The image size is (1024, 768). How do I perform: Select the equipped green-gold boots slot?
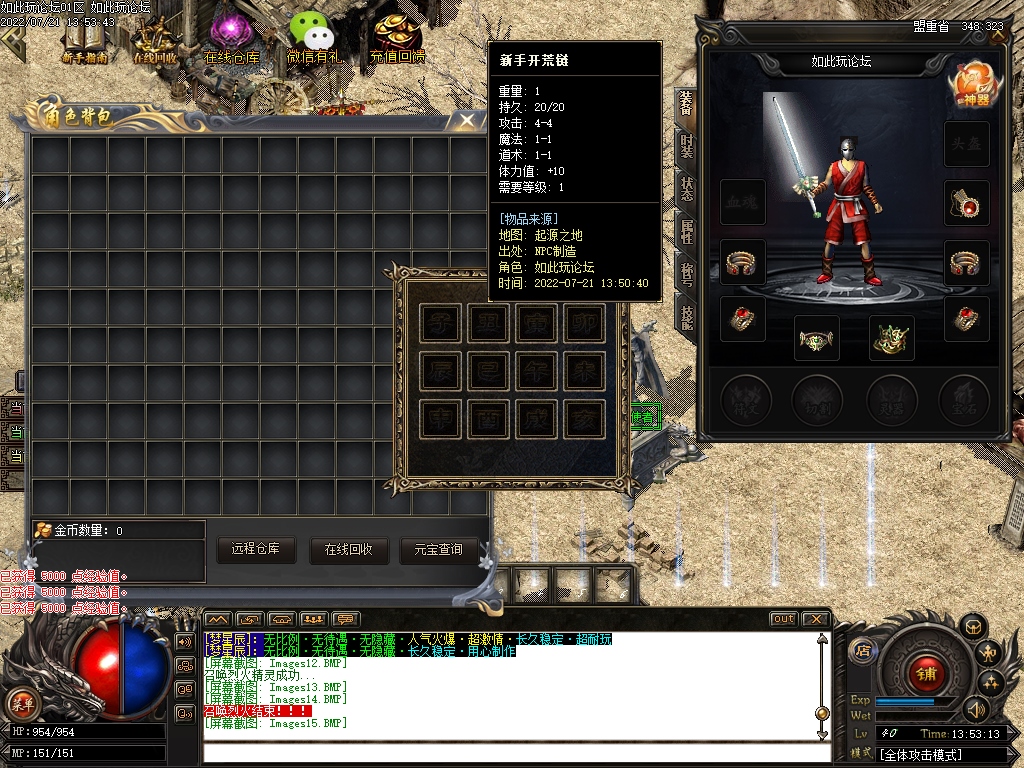891,339
